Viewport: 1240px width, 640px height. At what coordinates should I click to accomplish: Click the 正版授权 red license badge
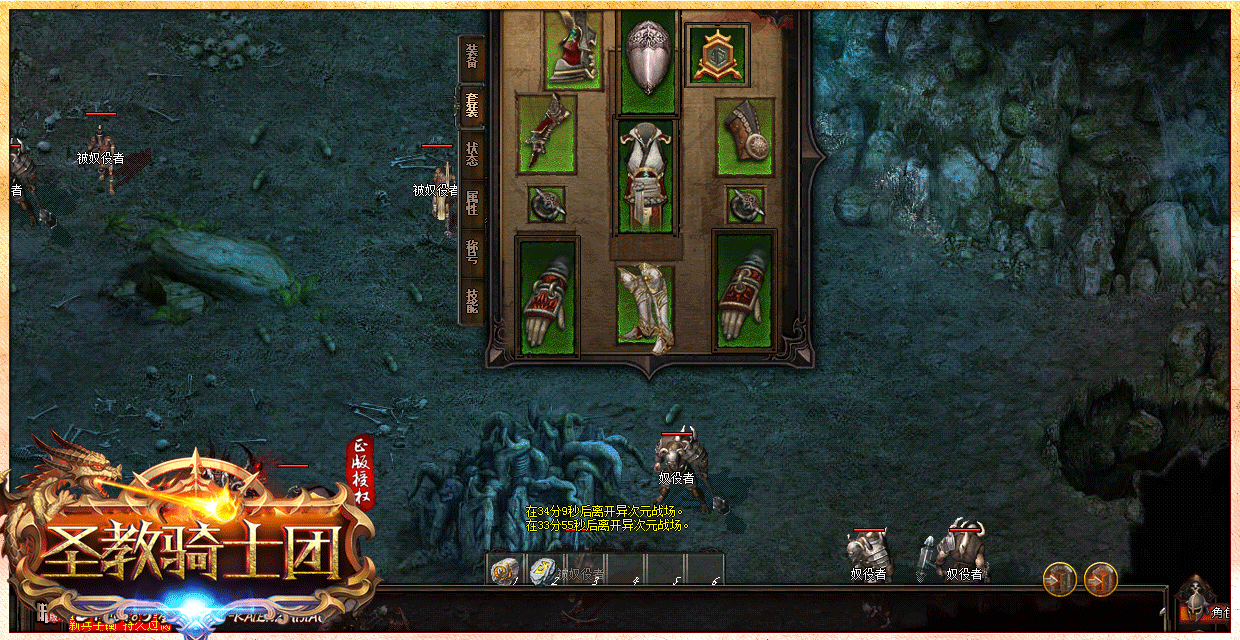[360, 472]
